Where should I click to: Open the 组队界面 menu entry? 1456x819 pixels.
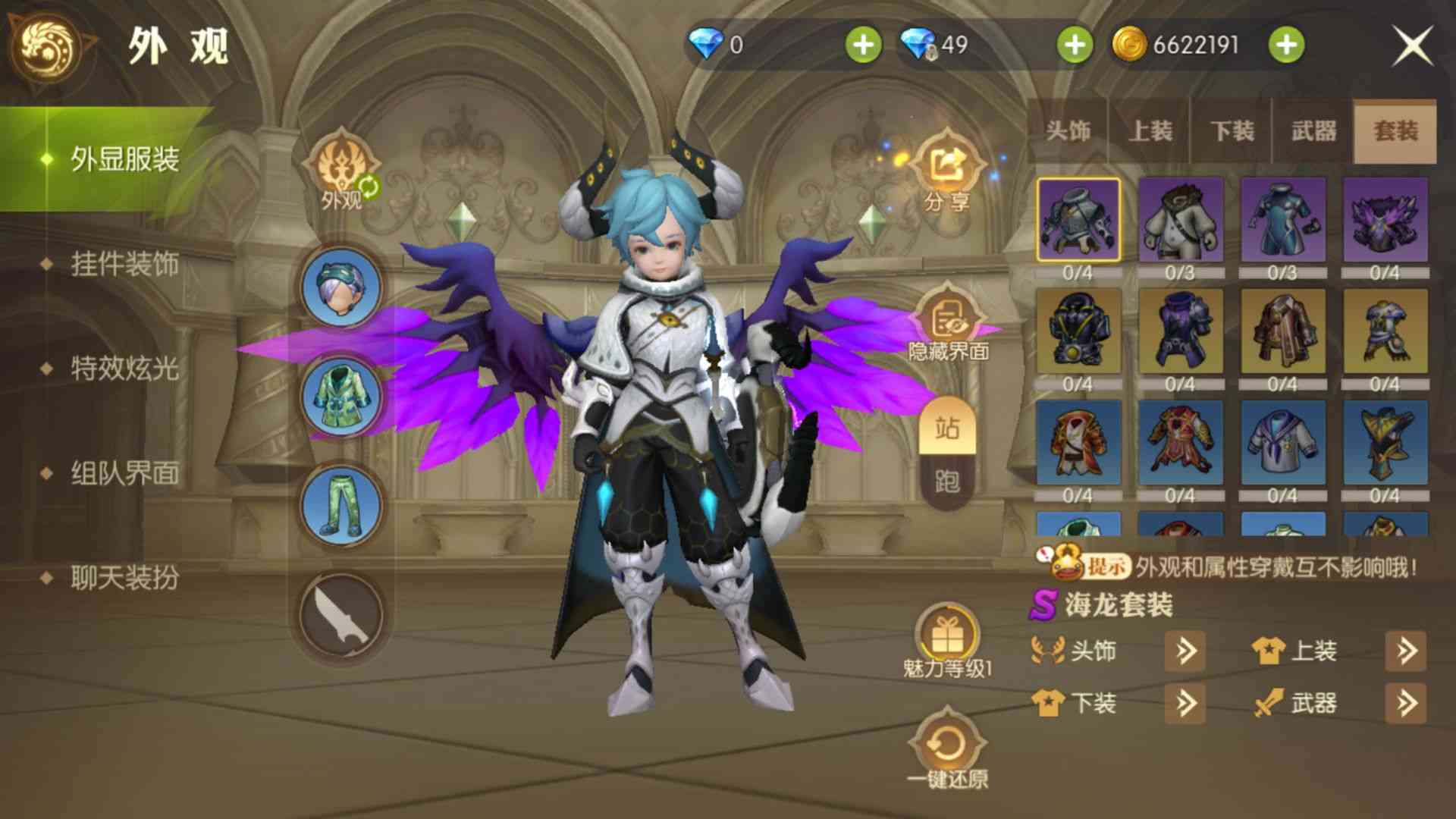coord(124,473)
